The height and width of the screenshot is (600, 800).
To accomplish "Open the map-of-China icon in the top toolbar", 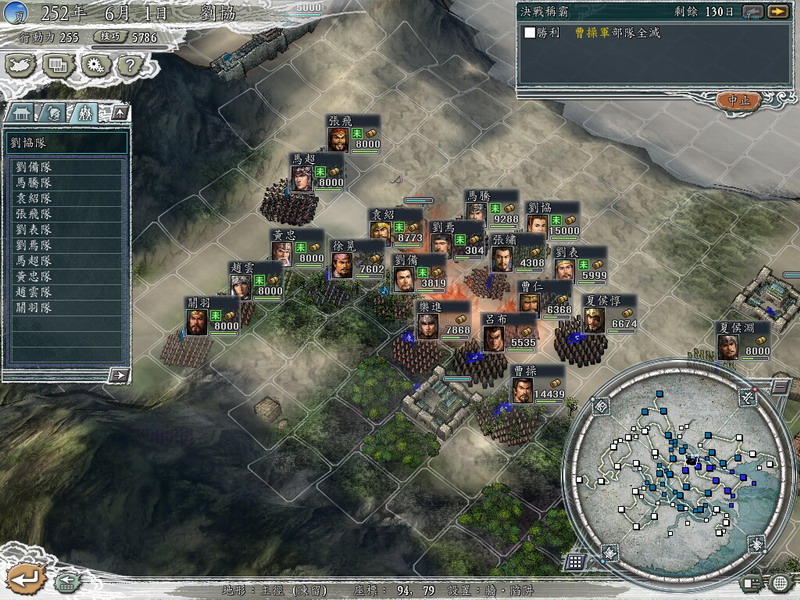I will tap(20, 66).
